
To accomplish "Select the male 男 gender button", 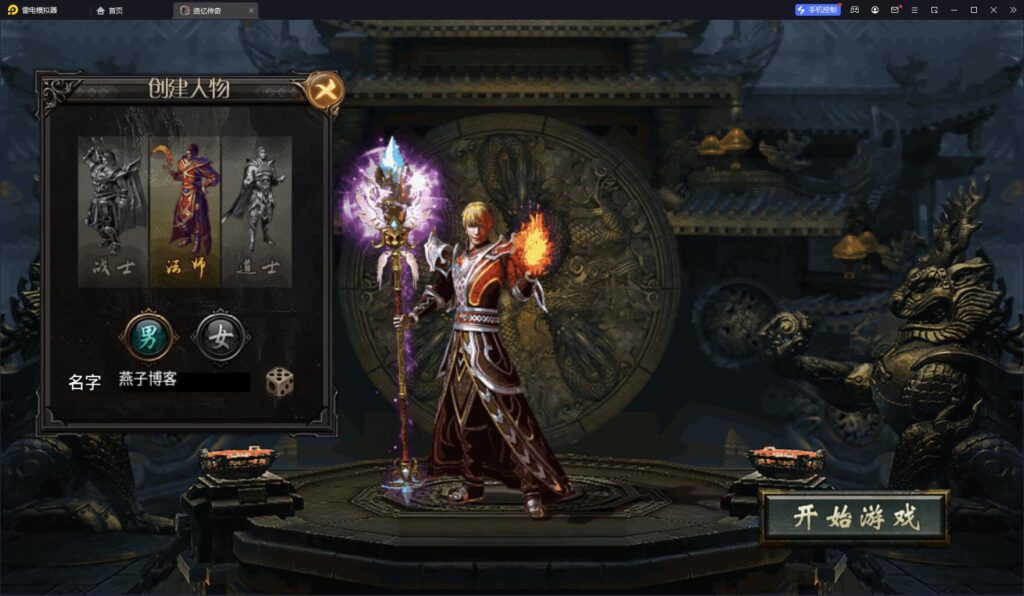I will [148, 336].
